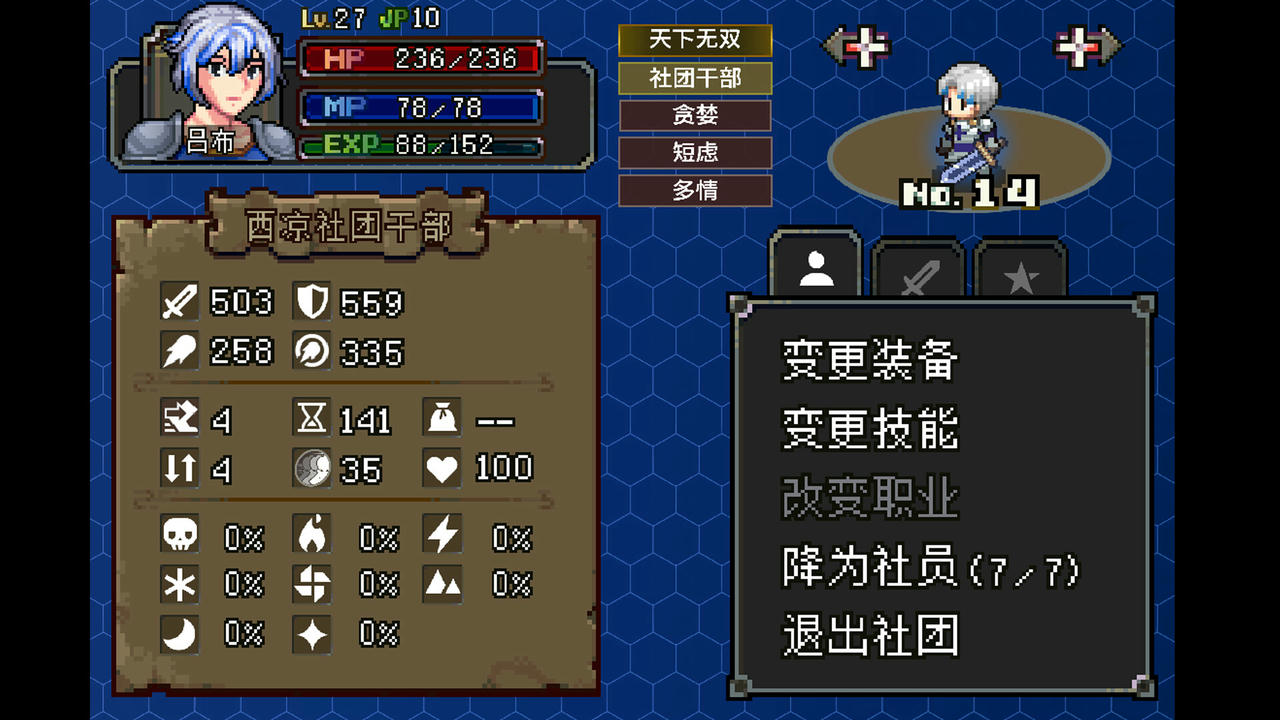The width and height of the screenshot is (1280, 720).
Task: Click the shield defense stat icon
Action: tap(311, 303)
